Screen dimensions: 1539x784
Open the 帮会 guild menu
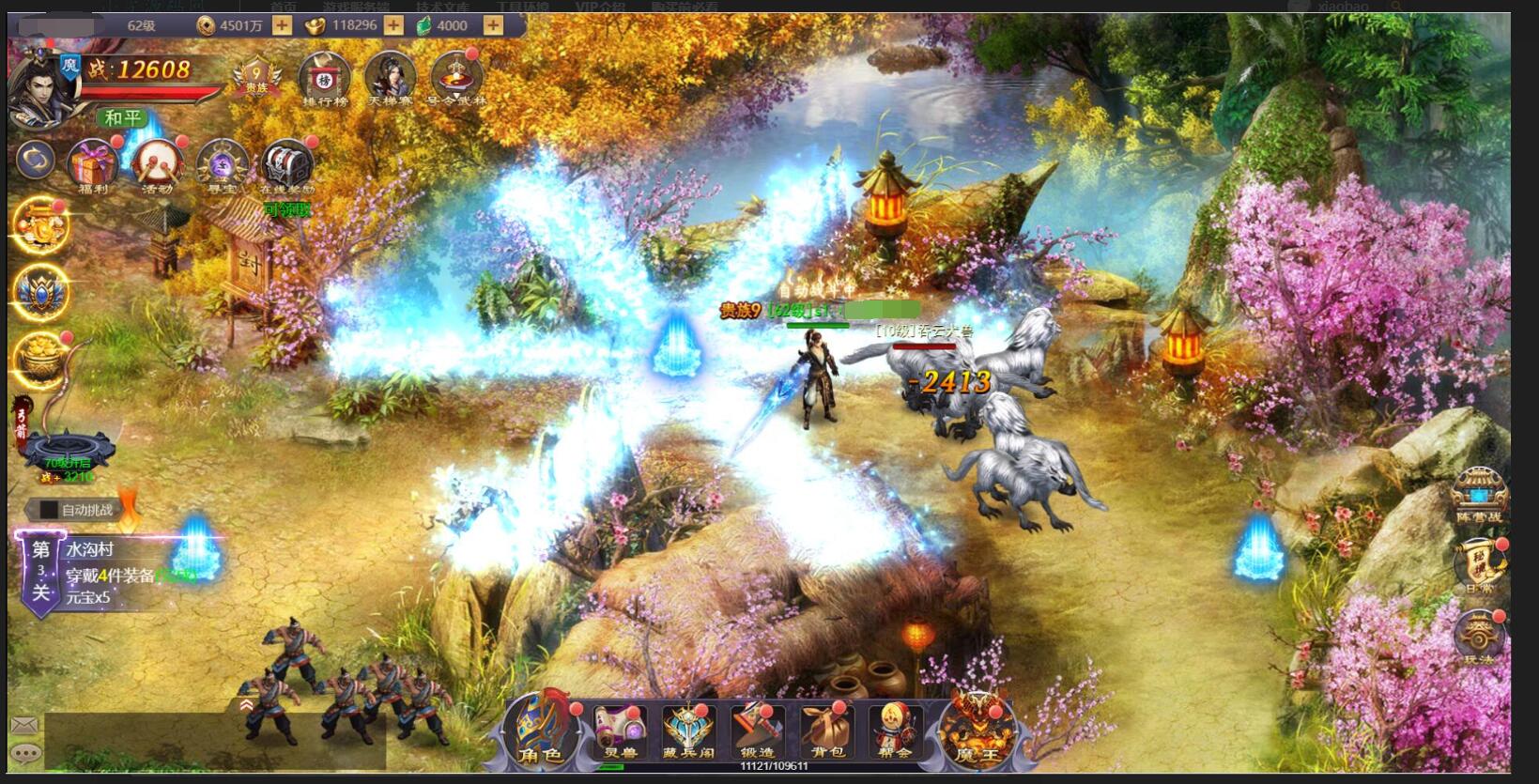pyautogui.click(x=893, y=731)
